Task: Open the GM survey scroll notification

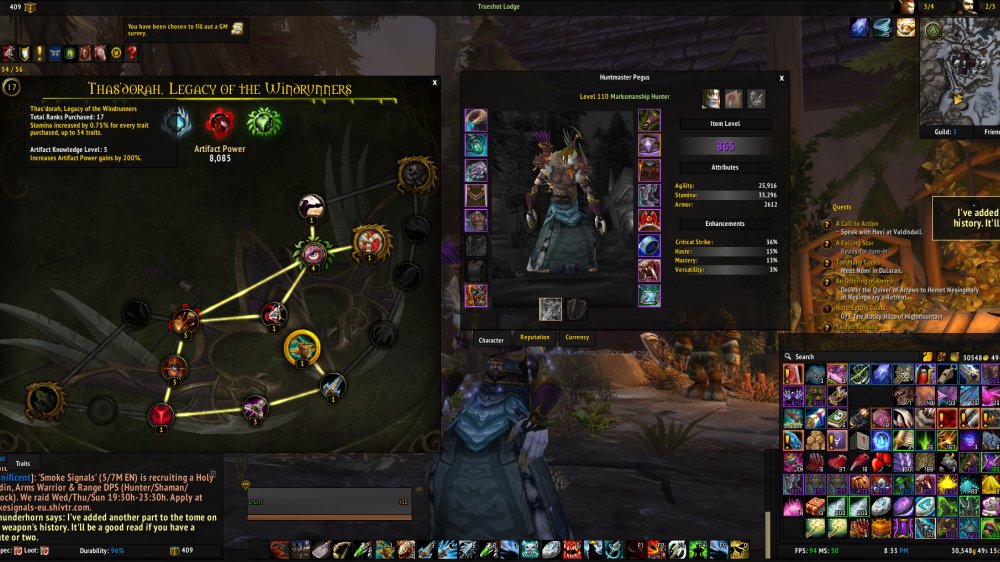Action: (x=238, y=28)
